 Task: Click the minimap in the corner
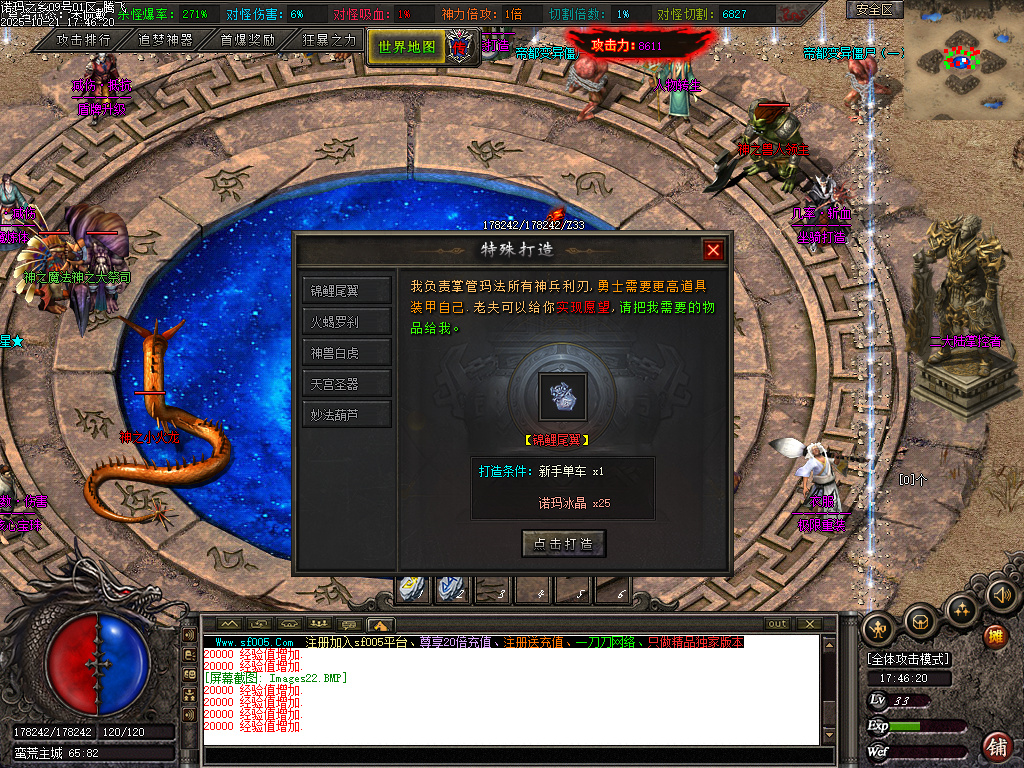(x=963, y=60)
